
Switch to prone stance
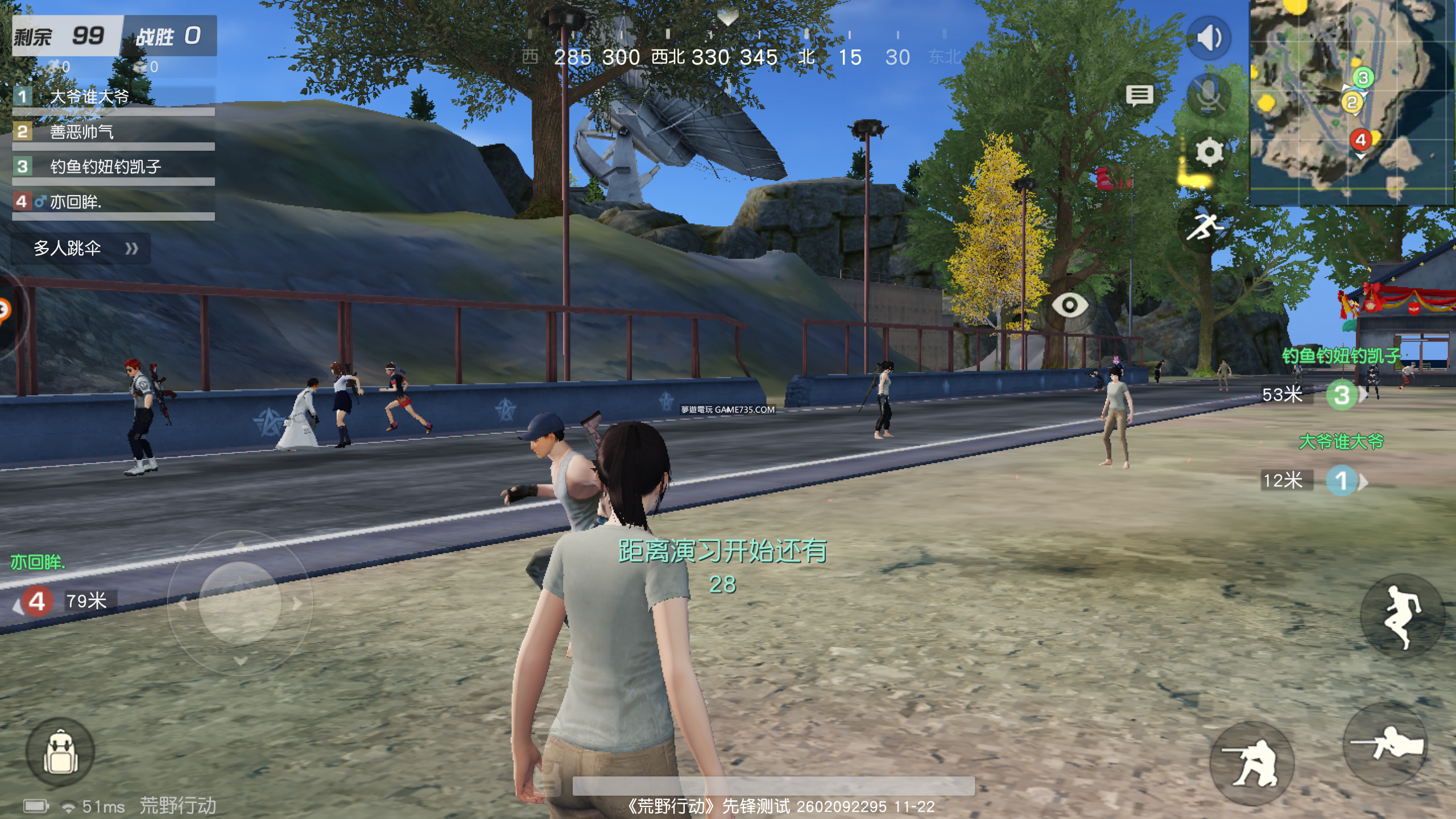(x=1387, y=743)
